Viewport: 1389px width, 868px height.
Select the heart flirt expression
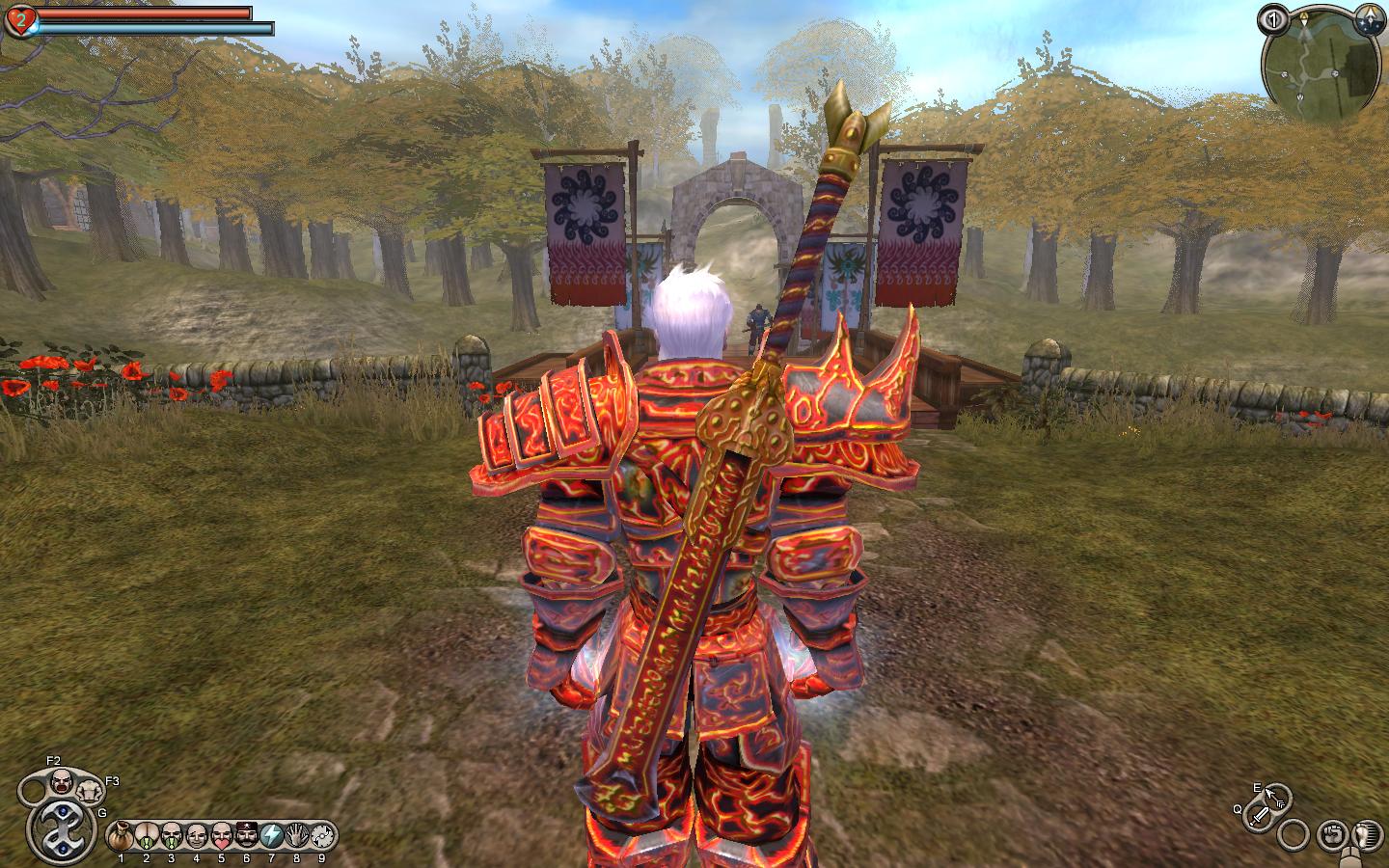click(x=222, y=835)
